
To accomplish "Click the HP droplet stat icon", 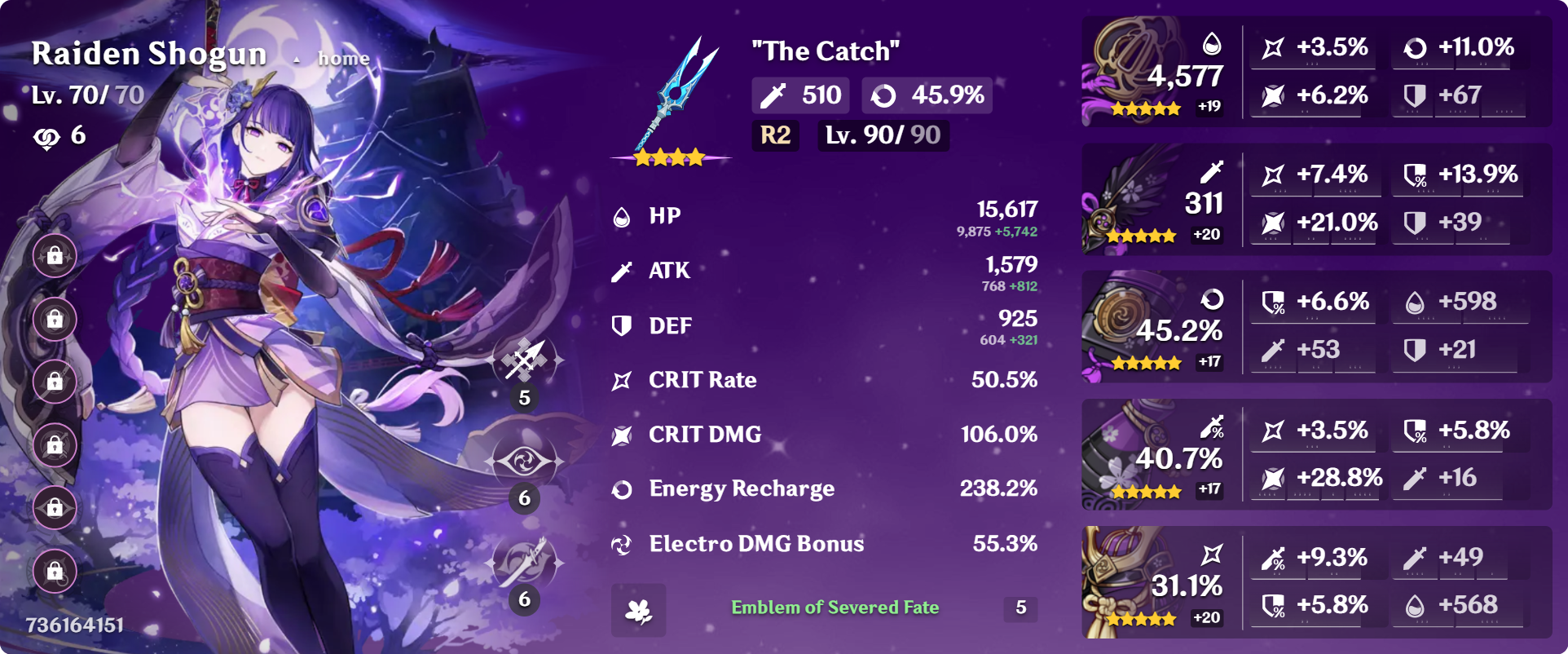I will click(x=623, y=215).
